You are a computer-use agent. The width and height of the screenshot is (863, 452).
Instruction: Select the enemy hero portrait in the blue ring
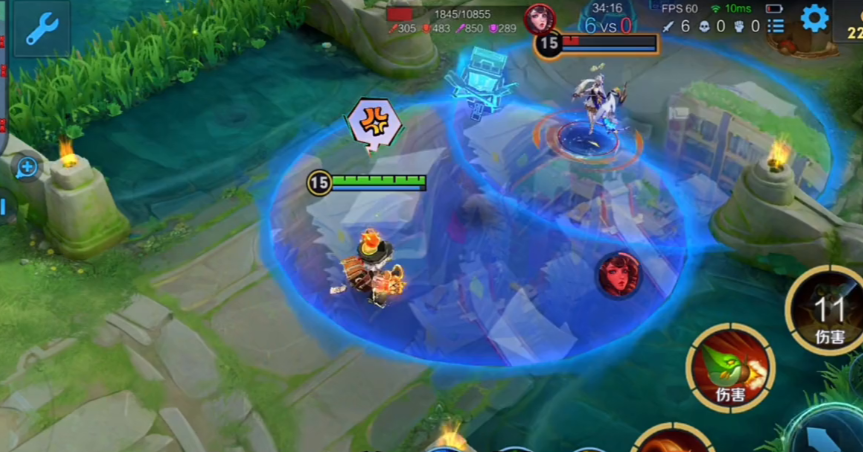(619, 274)
